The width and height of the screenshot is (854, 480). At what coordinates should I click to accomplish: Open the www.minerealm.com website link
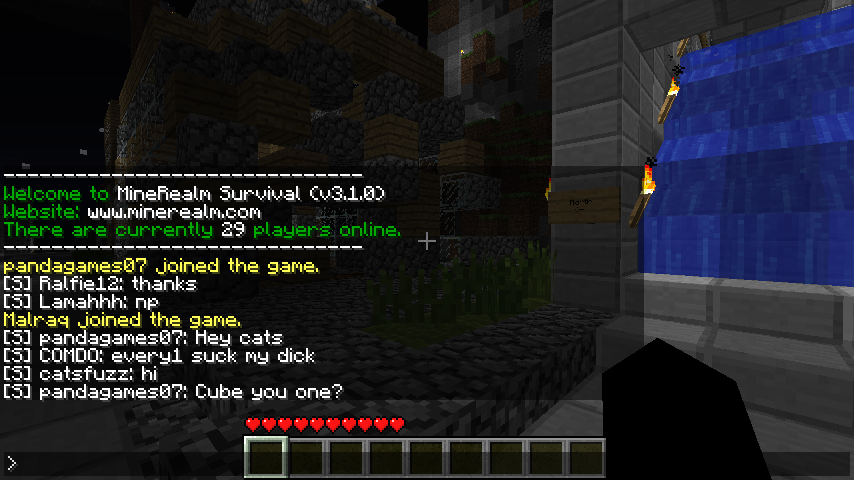[x=174, y=212]
